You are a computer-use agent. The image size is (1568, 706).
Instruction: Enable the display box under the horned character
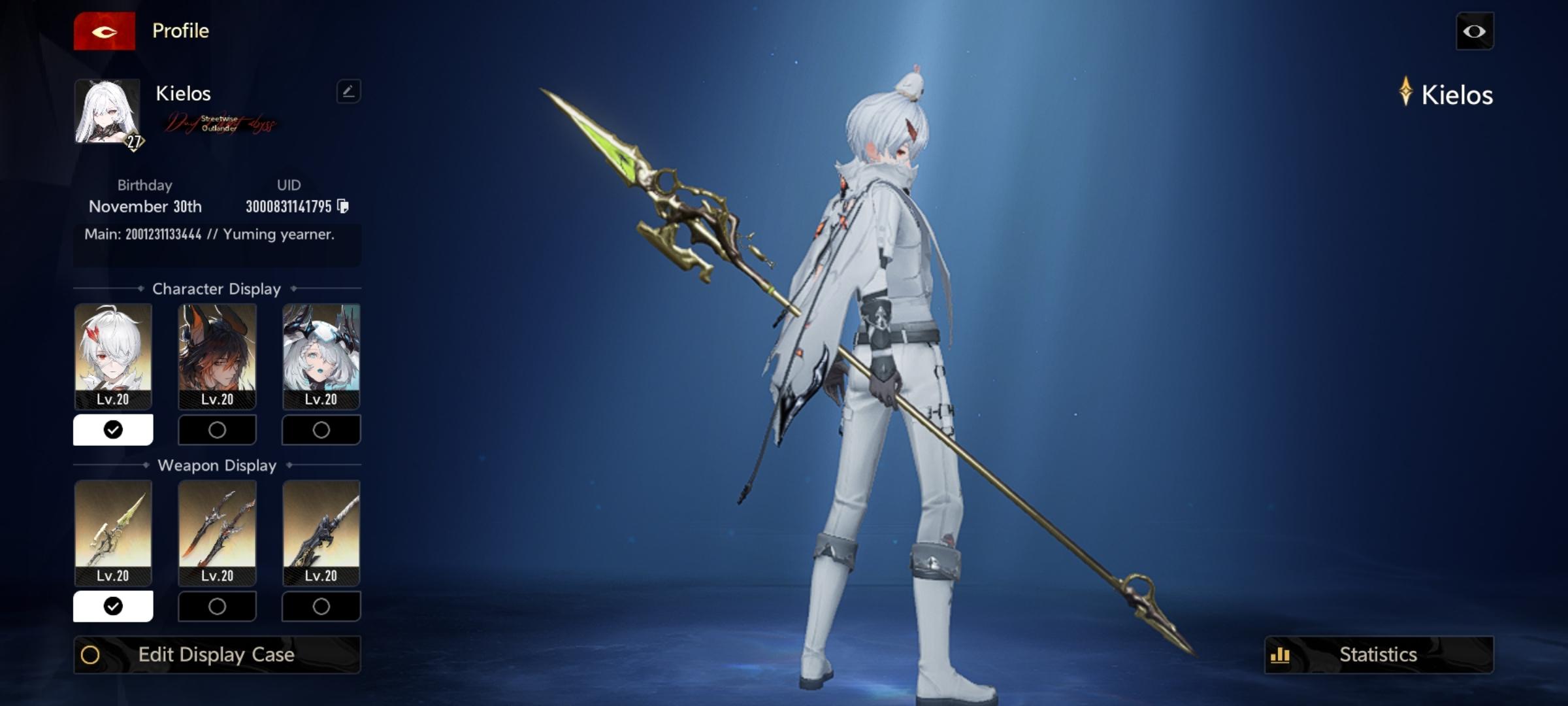point(321,429)
